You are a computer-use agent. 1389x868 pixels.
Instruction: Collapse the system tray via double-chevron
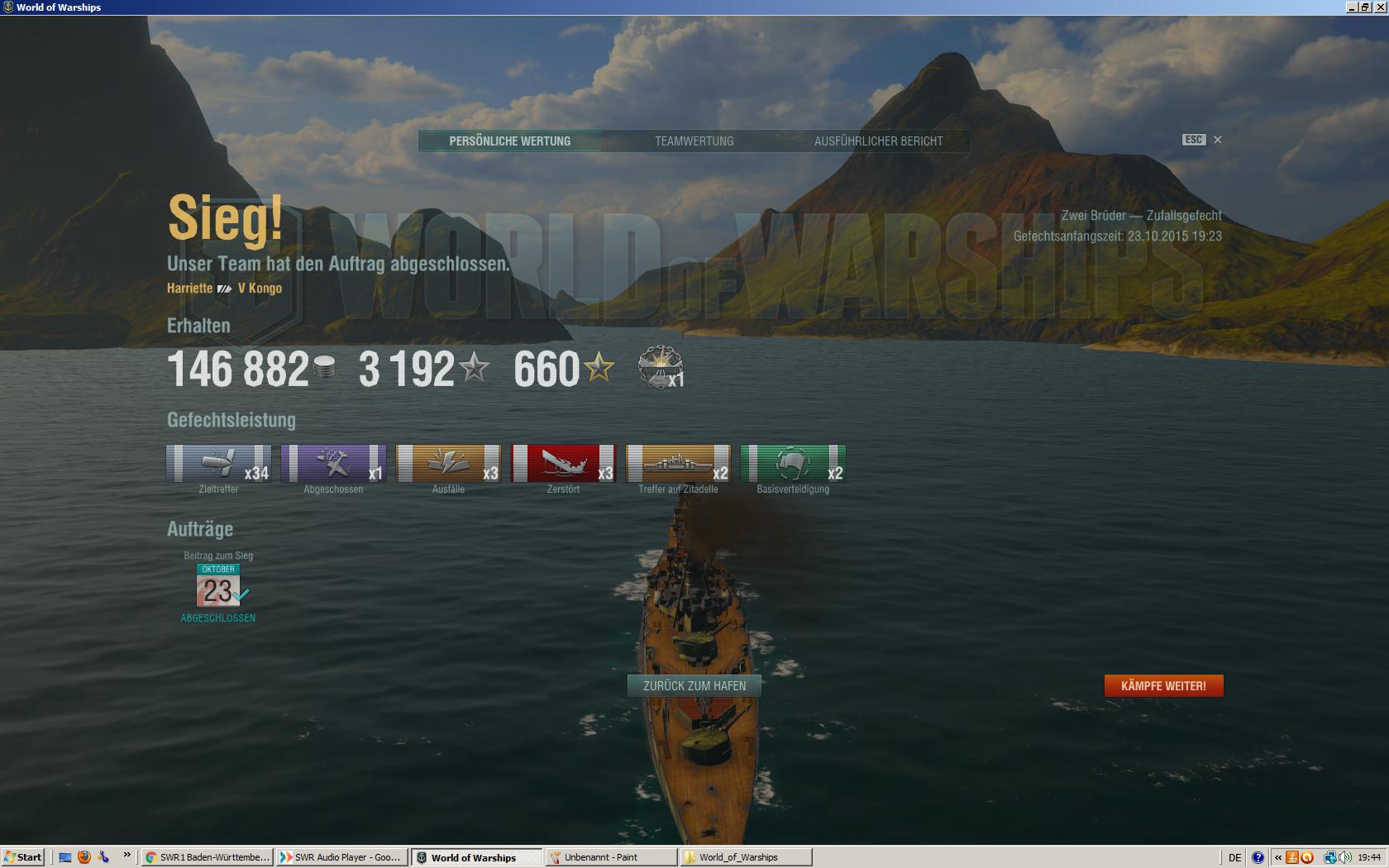(1277, 857)
